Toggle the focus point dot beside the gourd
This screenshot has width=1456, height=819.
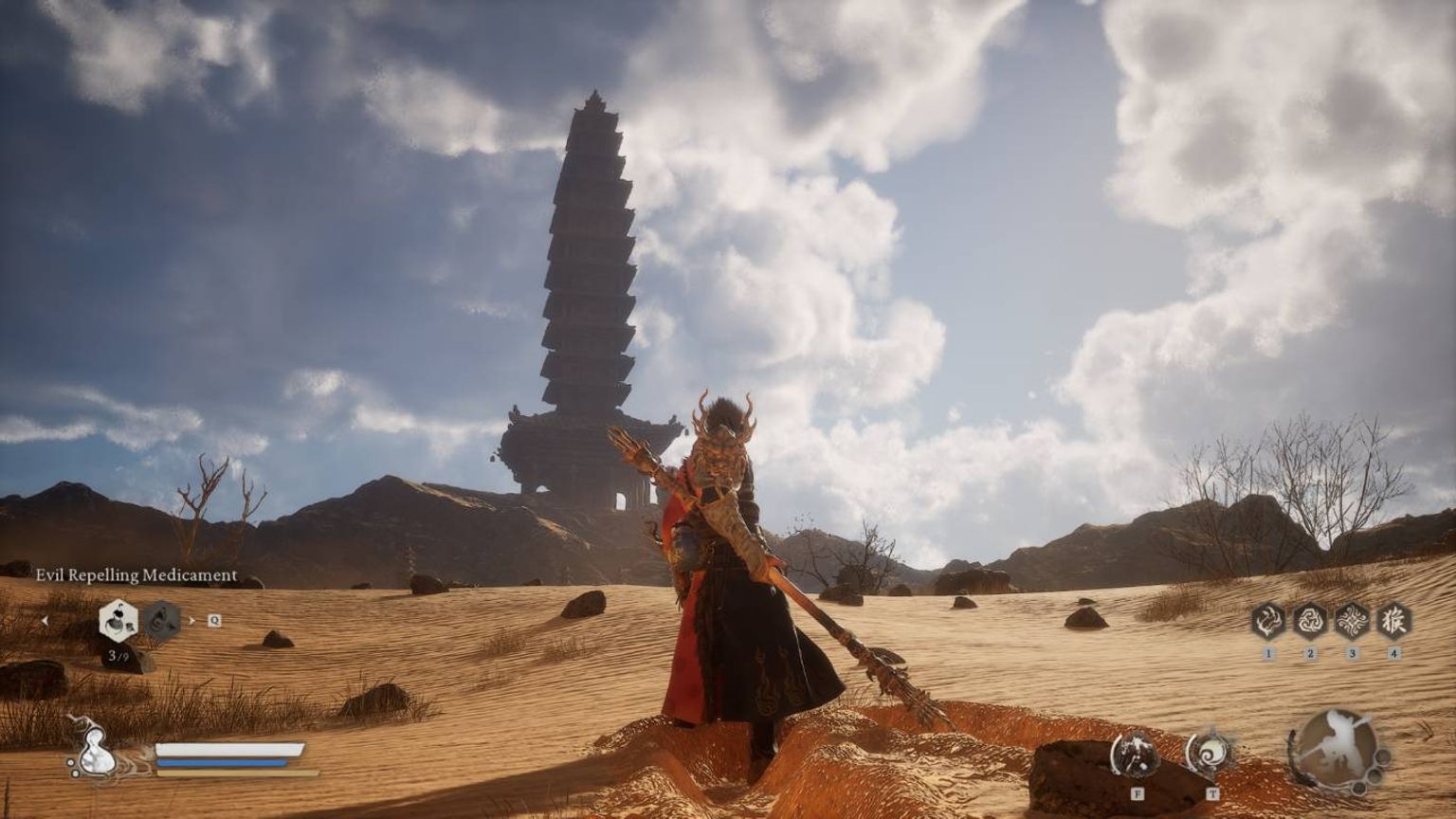pos(69,763)
